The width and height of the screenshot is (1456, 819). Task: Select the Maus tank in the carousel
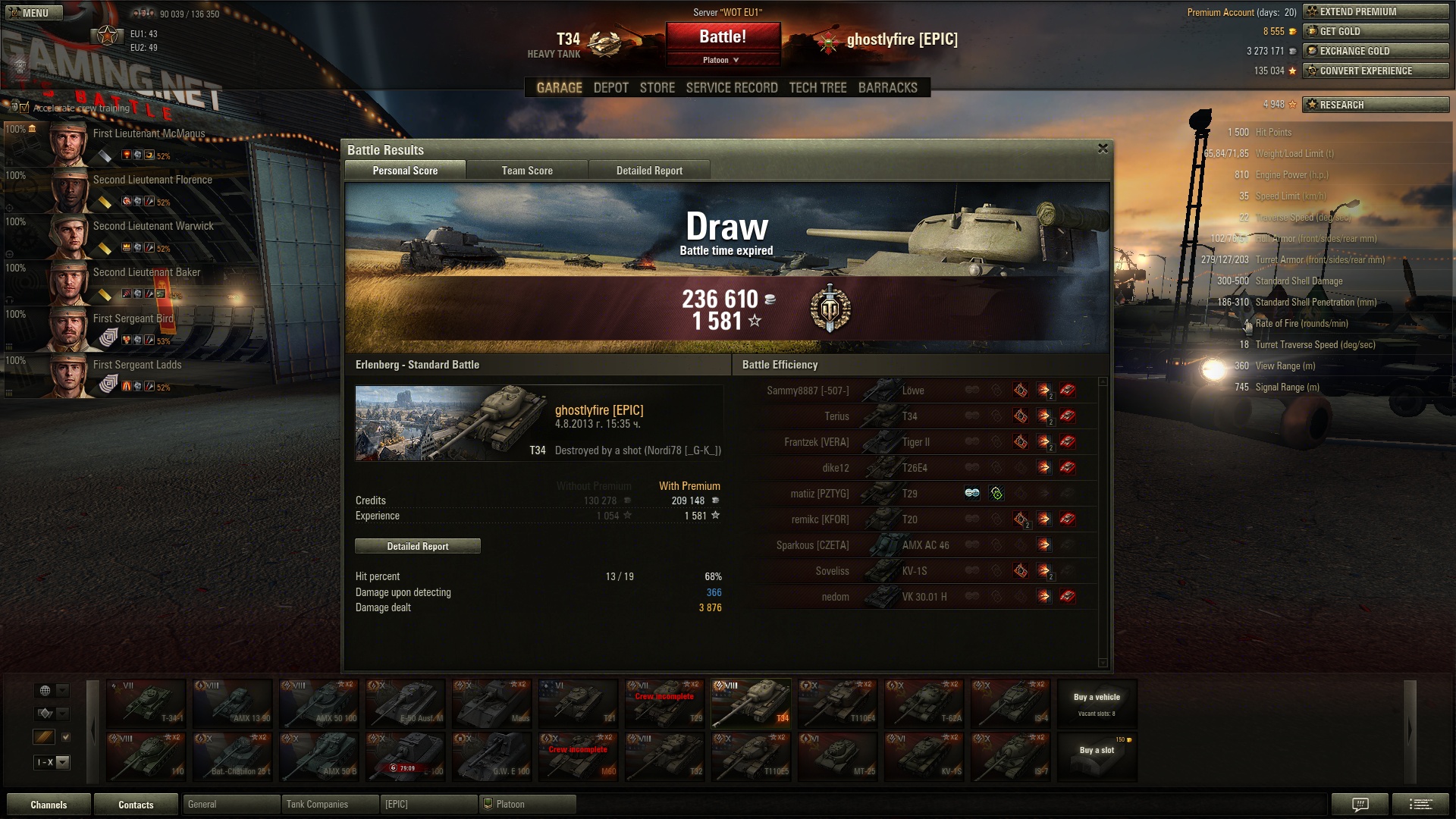tap(491, 704)
